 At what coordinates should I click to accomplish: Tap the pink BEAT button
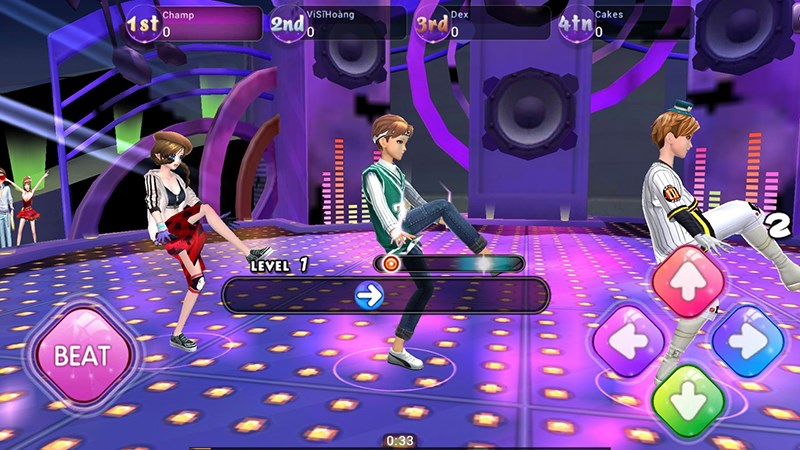82,355
